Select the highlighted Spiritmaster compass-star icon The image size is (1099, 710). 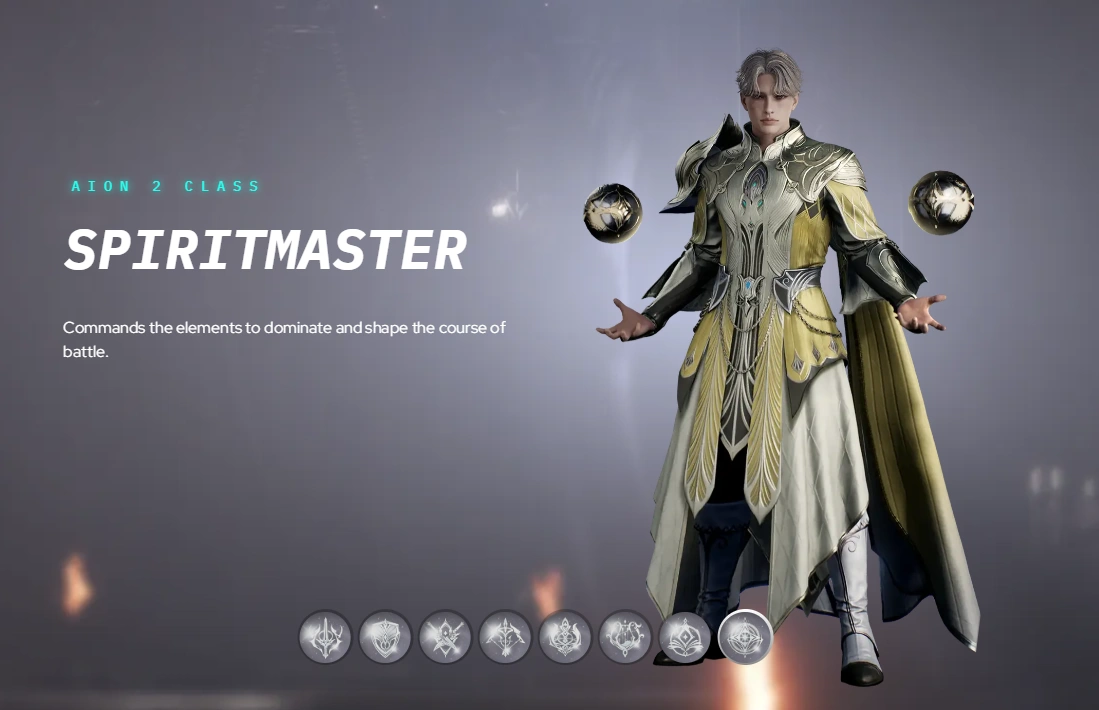pos(745,637)
